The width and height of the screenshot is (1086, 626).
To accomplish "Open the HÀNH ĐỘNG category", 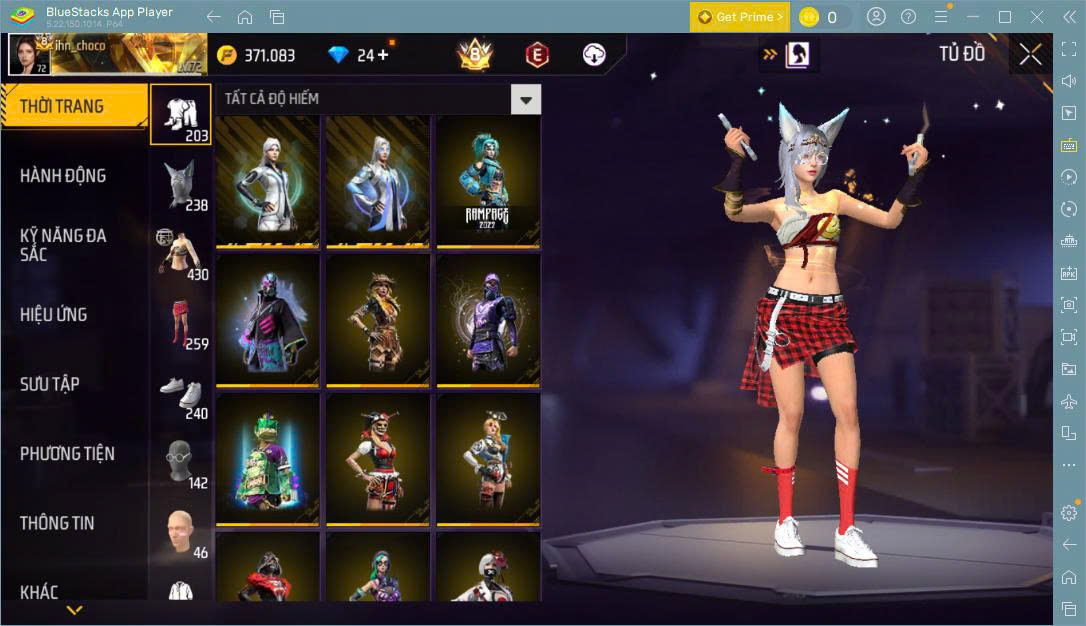I will [x=63, y=176].
